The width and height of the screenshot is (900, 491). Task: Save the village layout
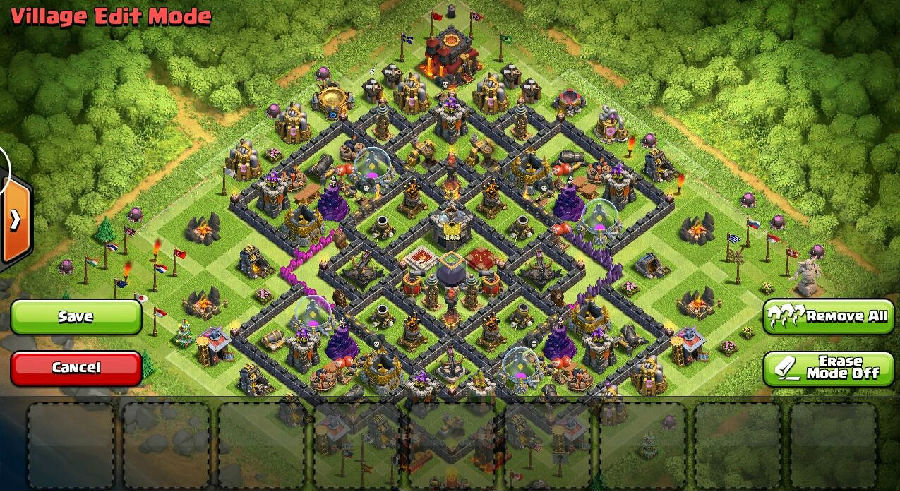pos(76,317)
